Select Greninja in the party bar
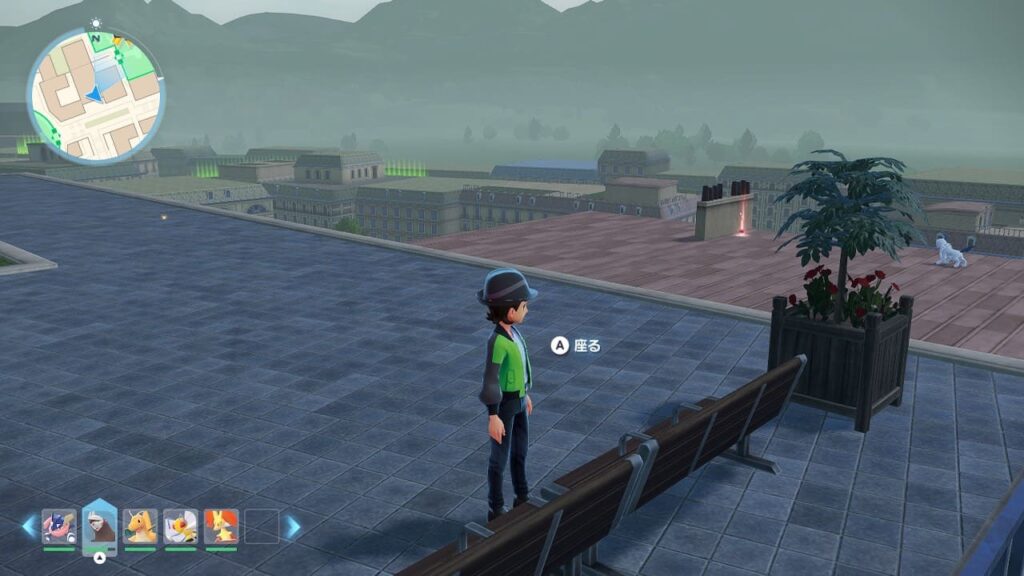Image resolution: width=1024 pixels, height=576 pixels. [x=59, y=526]
